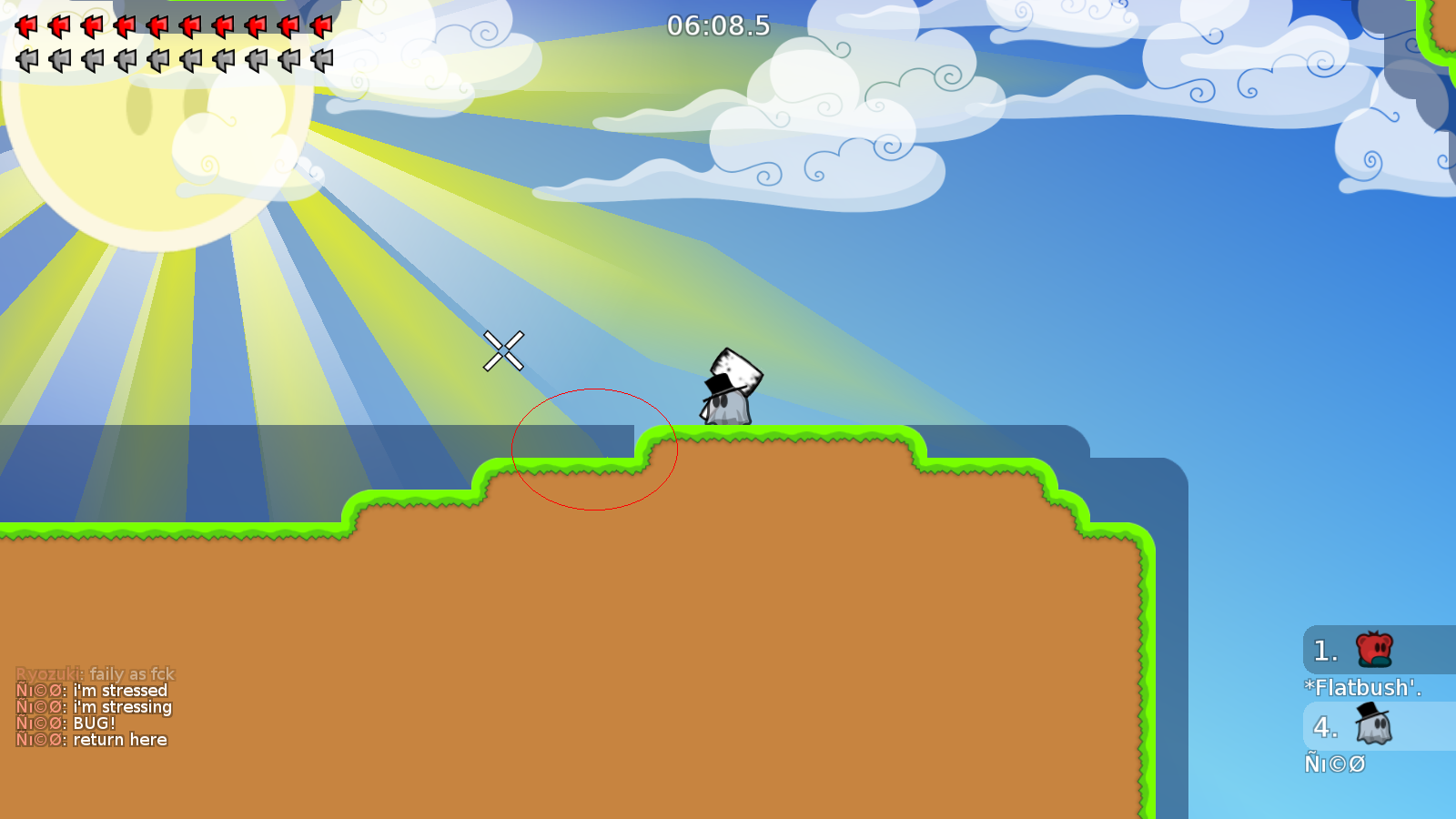Click the player name Ñı©Ø below rank 4
Viewport: 1456px width, 819px height.
coord(1334,763)
